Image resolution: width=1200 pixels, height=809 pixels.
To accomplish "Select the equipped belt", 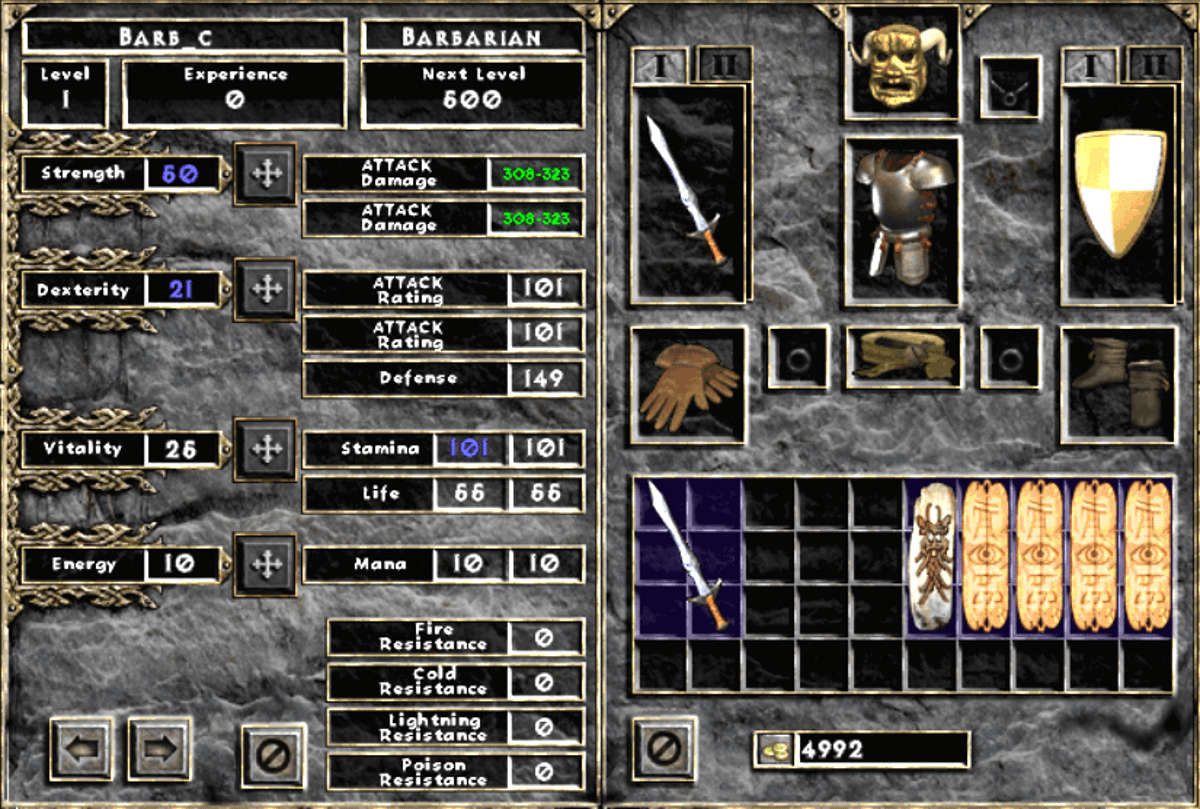I will 903,357.
